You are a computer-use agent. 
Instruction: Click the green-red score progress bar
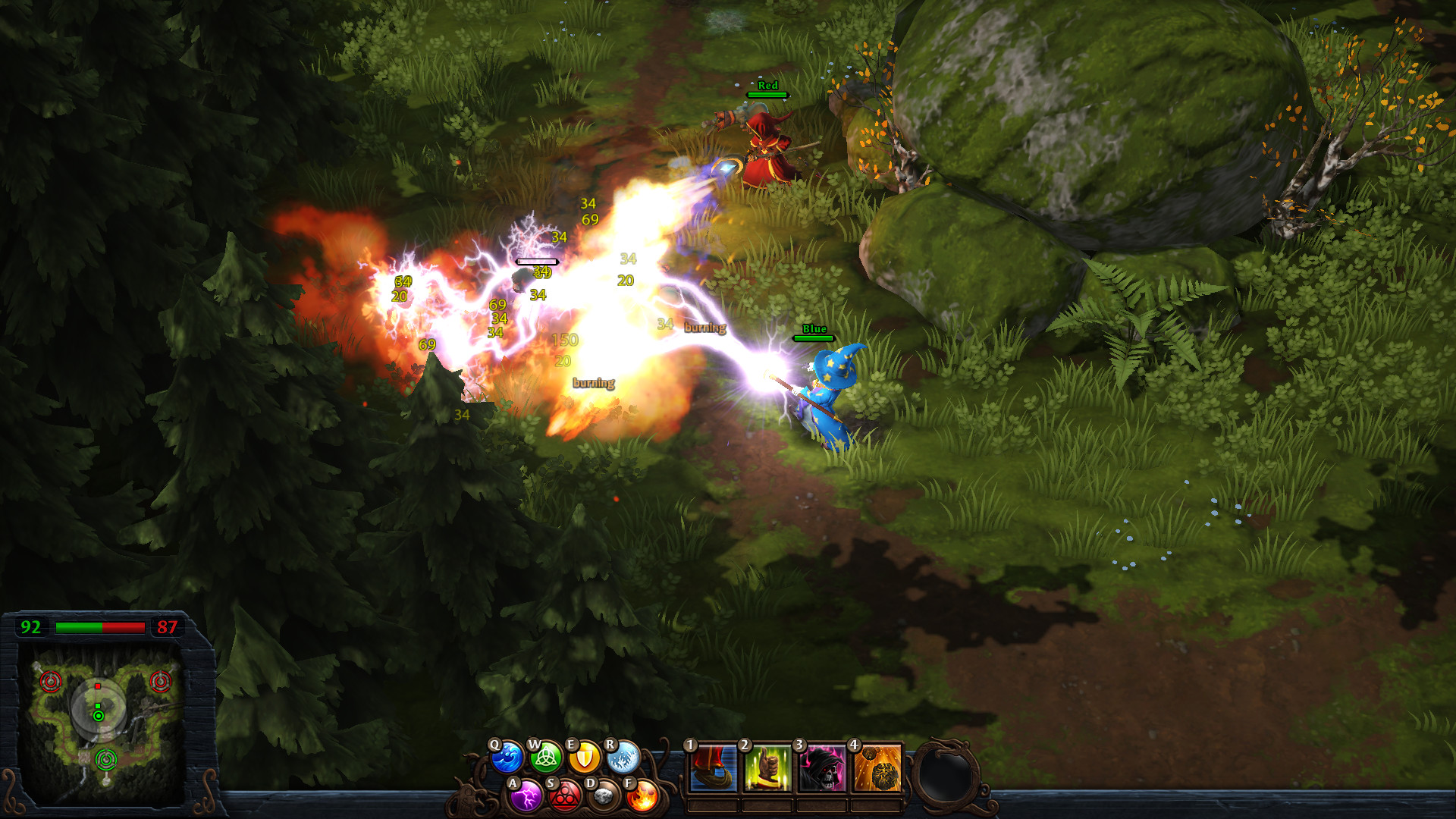[99, 628]
